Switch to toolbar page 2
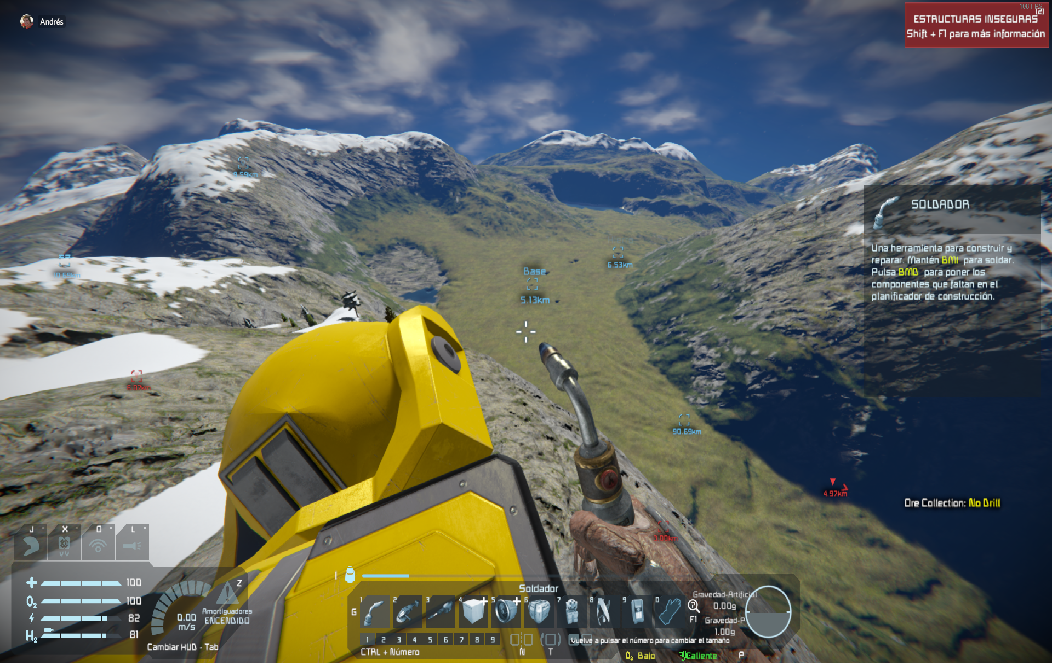Viewport: 1054px width, 668px height. point(383,639)
